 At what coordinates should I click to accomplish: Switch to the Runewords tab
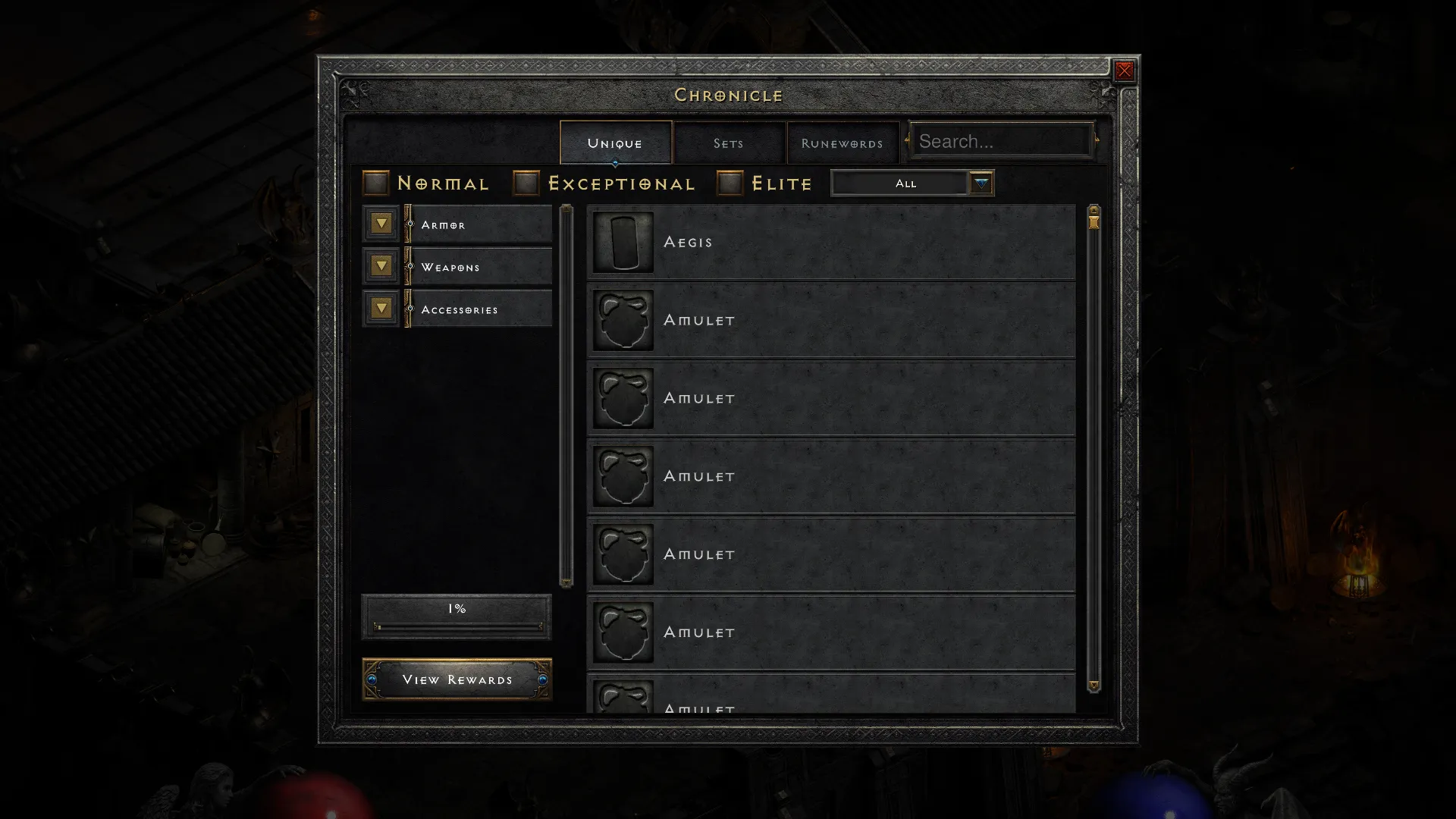point(842,143)
